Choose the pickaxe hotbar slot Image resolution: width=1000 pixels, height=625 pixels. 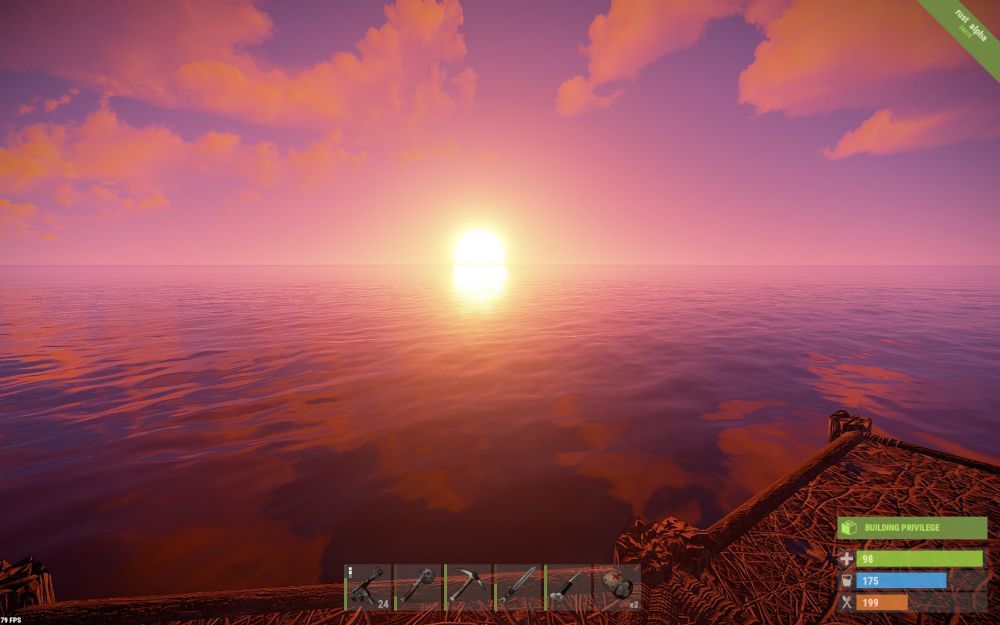[x=468, y=587]
